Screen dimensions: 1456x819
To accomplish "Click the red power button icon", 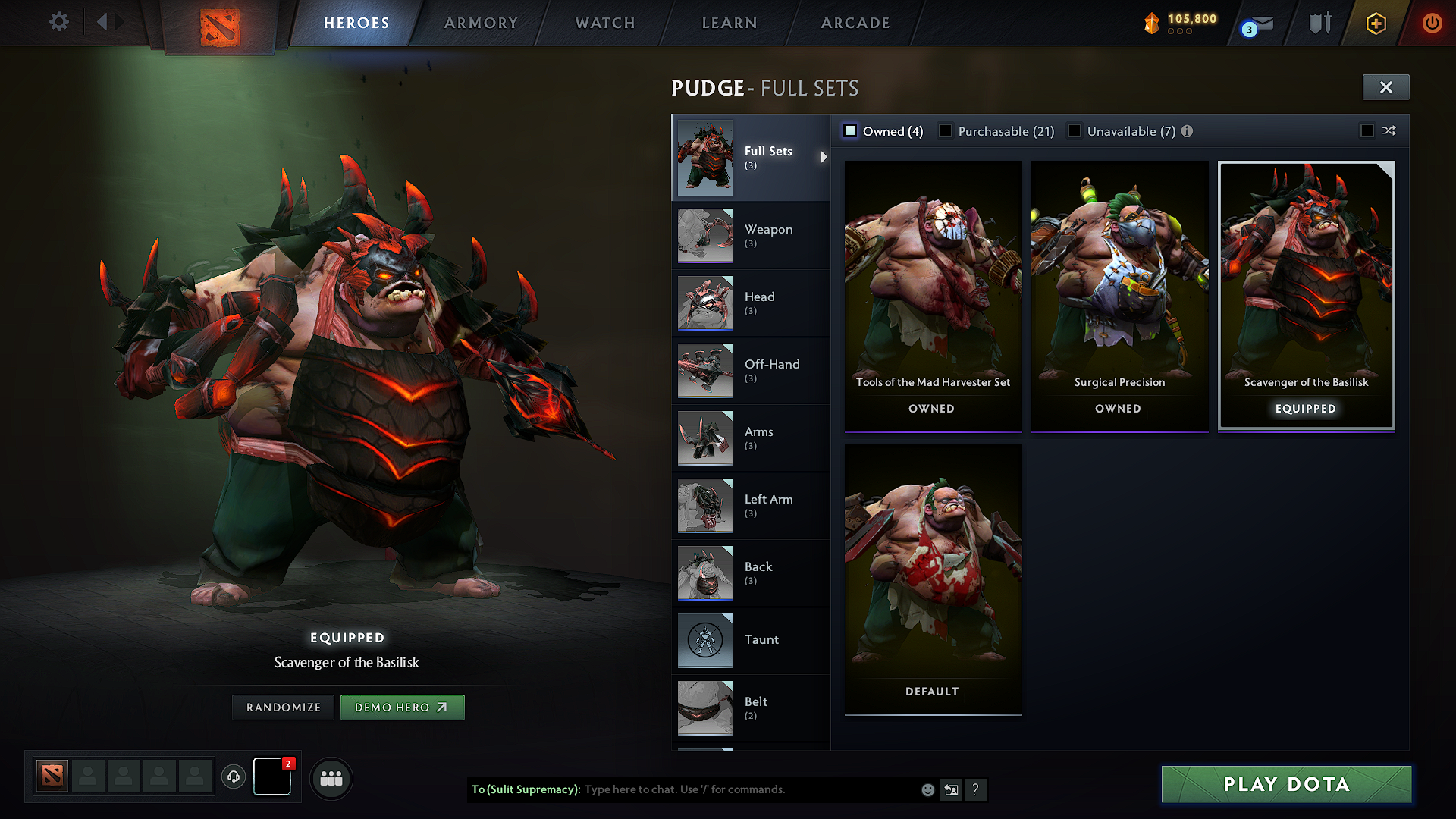I will click(x=1432, y=22).
